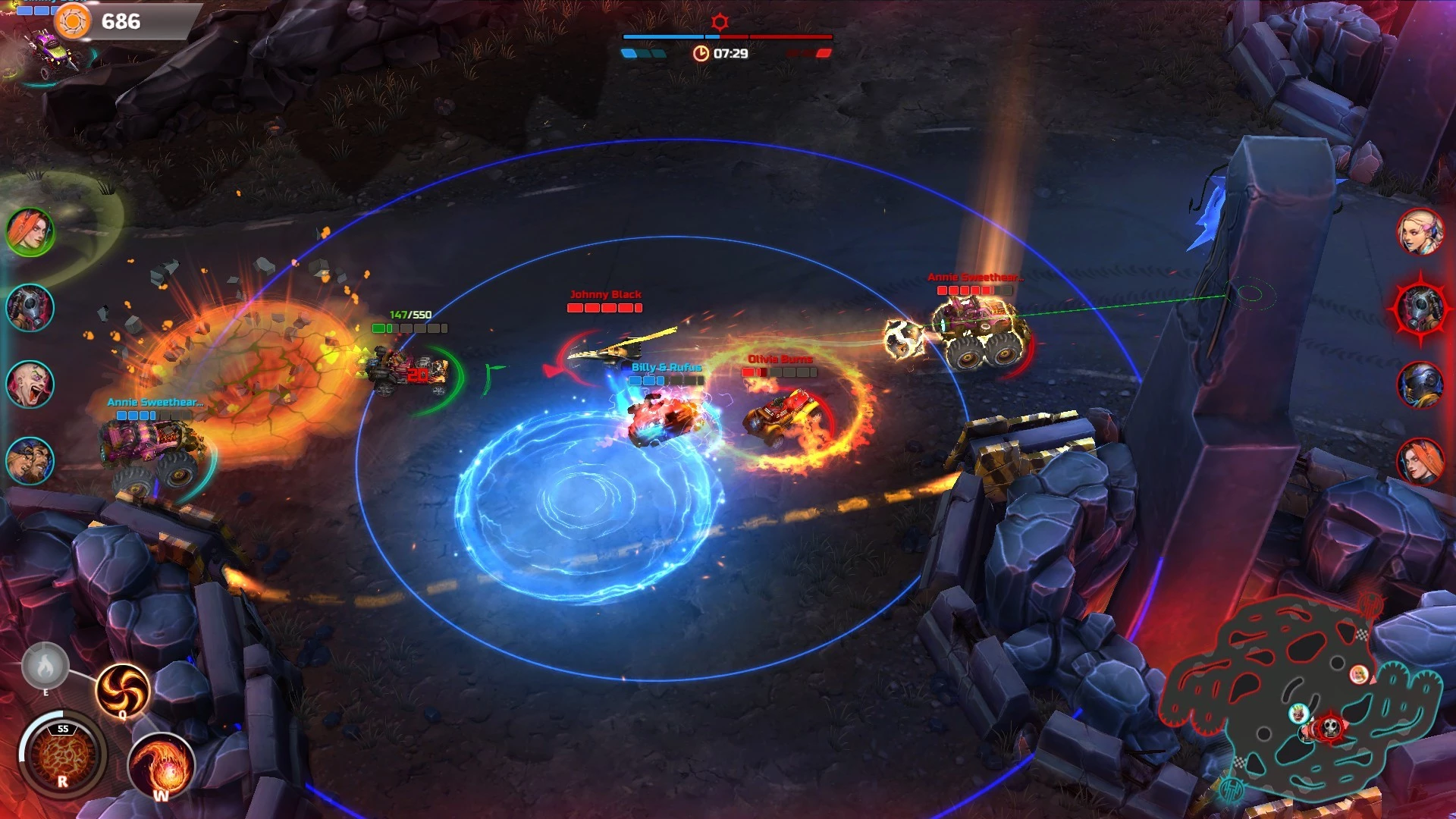Select the blue team gas-mask portrait
The height and width of the screenshot is (819, 1456).
click(30, 308)
